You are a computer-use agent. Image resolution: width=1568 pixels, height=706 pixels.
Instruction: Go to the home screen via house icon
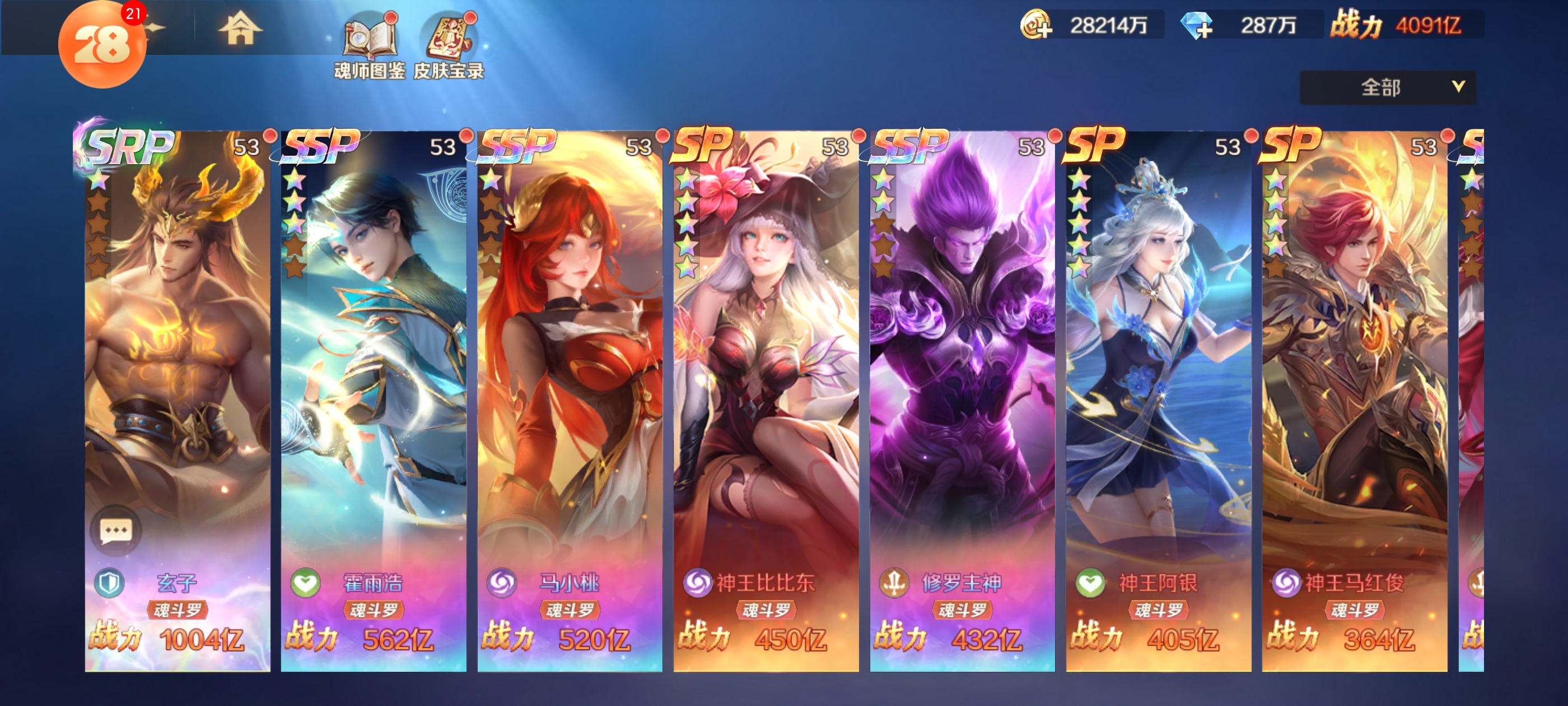click(x=240, y=29)
